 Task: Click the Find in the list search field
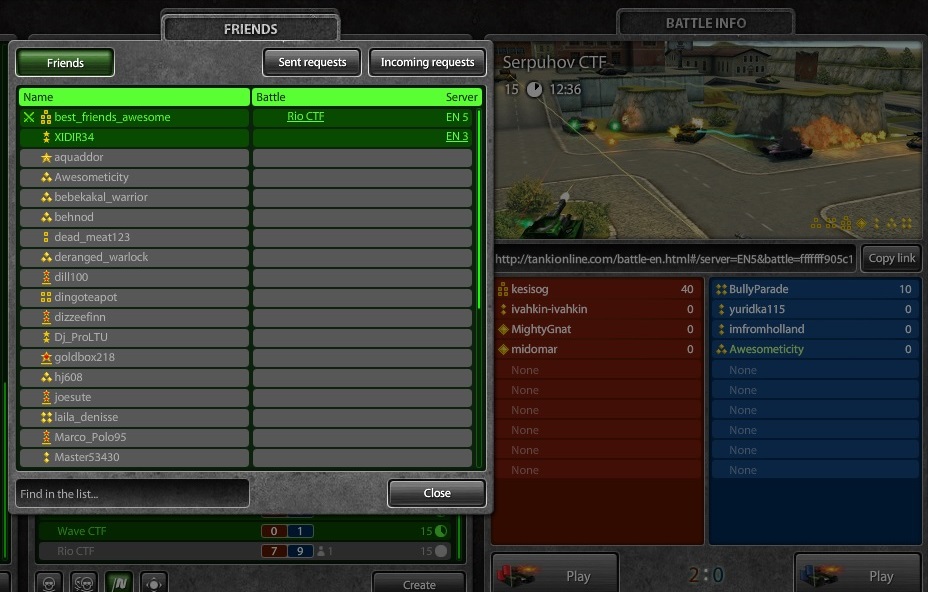[132, 493]
